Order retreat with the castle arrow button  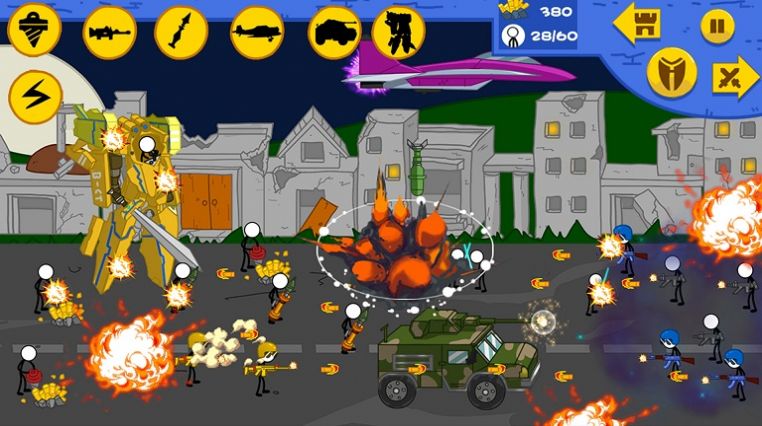click(x=638, y=24)
